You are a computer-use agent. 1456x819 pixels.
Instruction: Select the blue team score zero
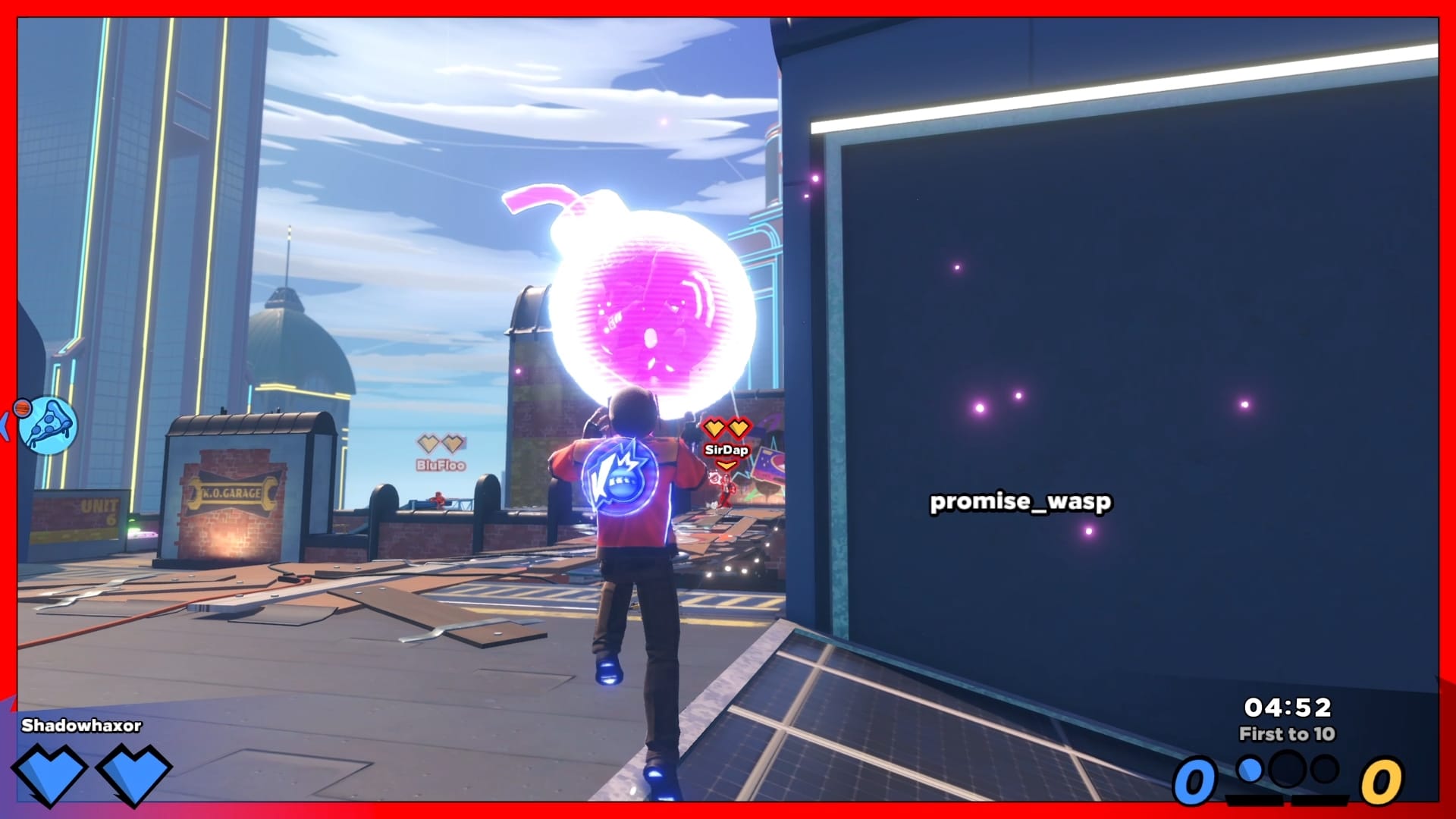[1195, 781]
